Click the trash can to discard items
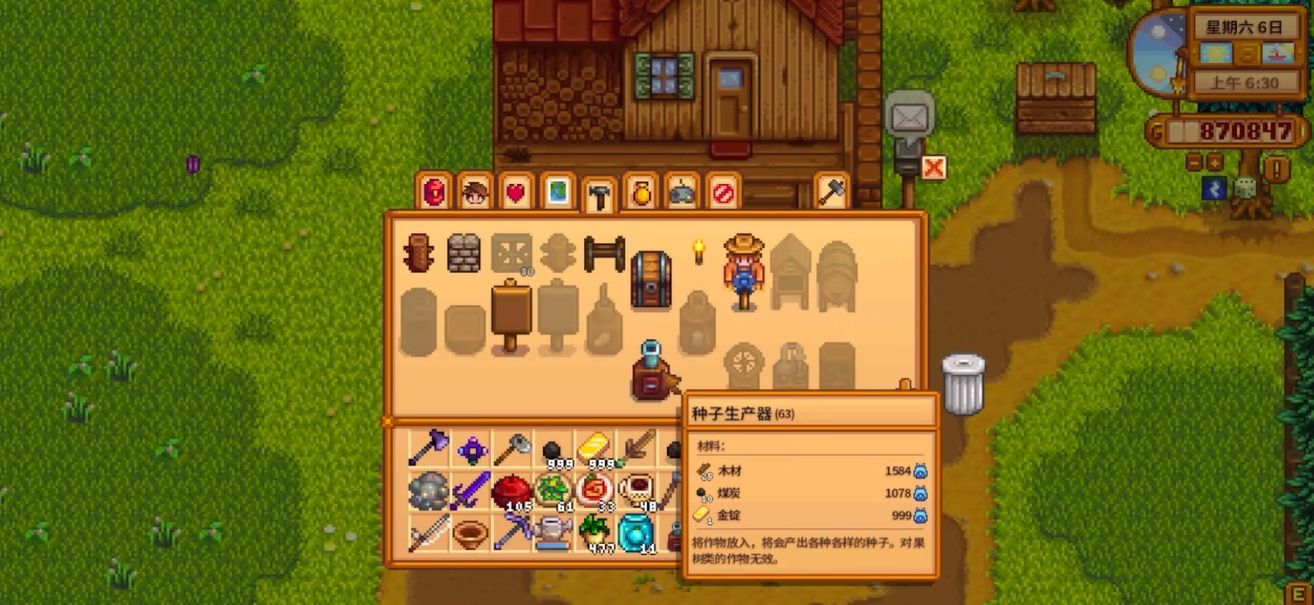The width and height of the screenshot is (1314, 605). [x=963, y=384]
